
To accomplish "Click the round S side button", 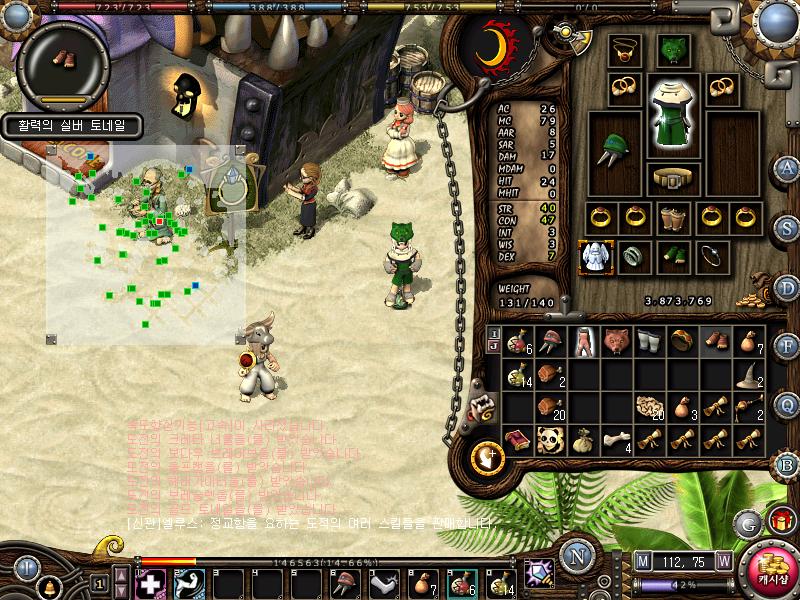I will 786,226.
